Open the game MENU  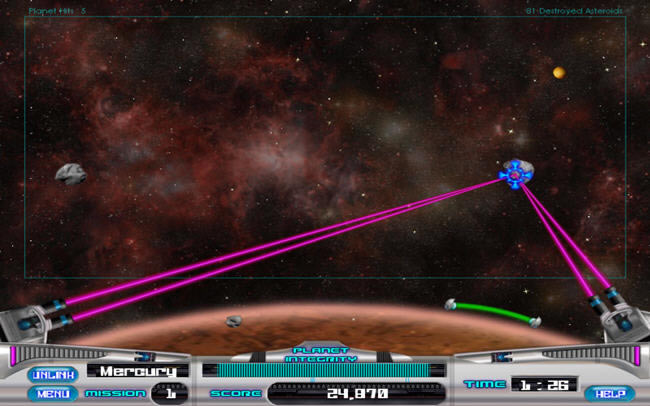click(53, 393)
